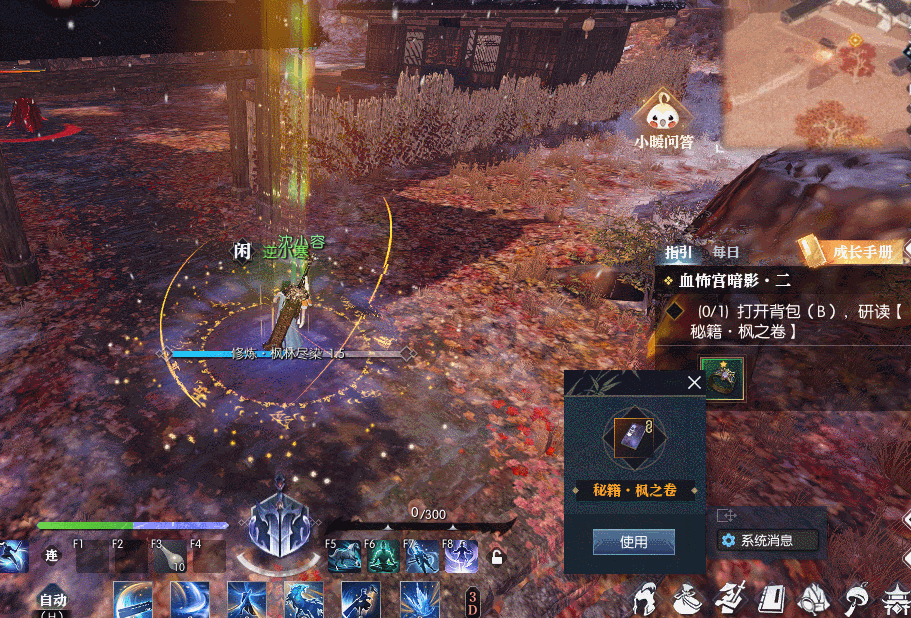Open the character head menu icon

[x=646, y=599]
